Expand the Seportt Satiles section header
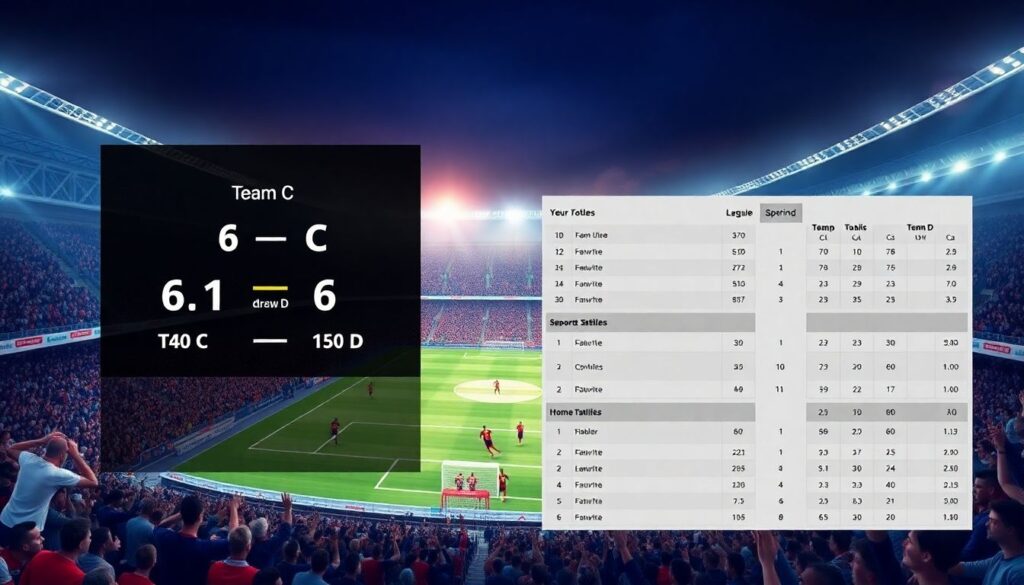Image resolution: width=1024 pixels, height=585 pixels. pyautogui.click(x=578, y=323)
